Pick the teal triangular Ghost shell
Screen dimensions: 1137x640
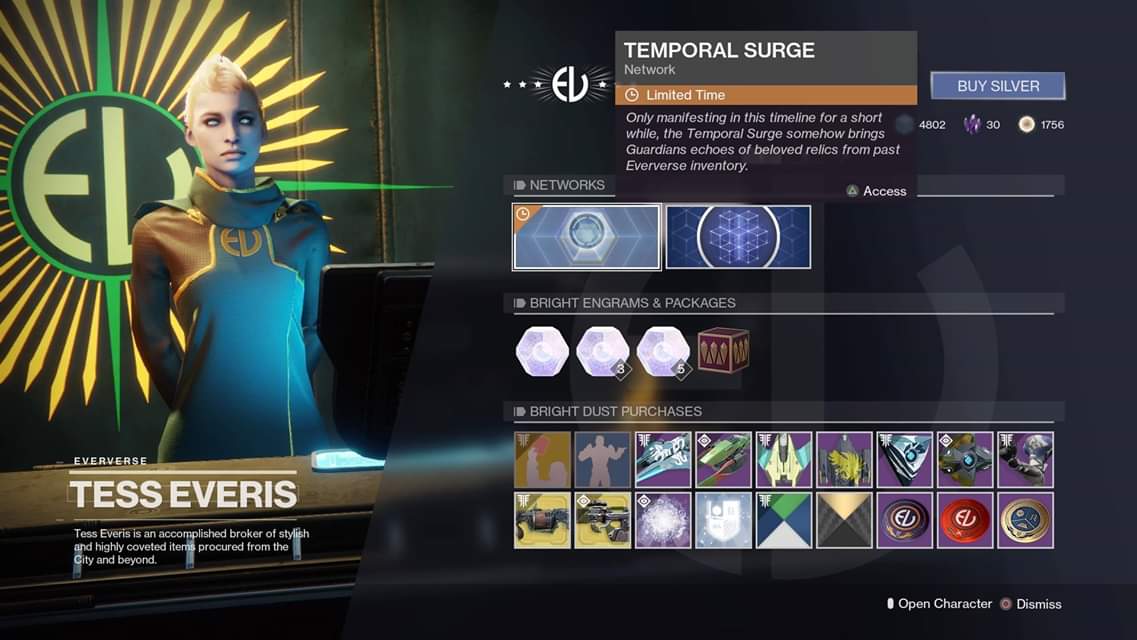click(905, 459)
